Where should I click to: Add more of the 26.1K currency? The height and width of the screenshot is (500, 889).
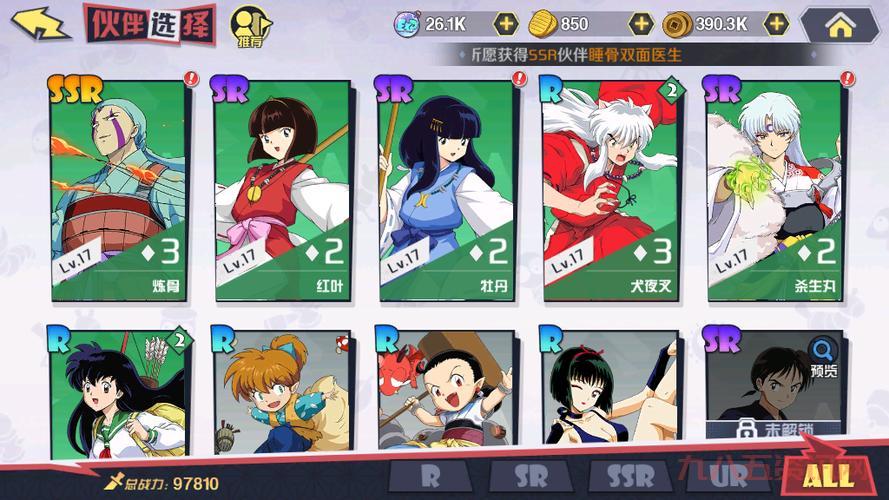[507, 23]
